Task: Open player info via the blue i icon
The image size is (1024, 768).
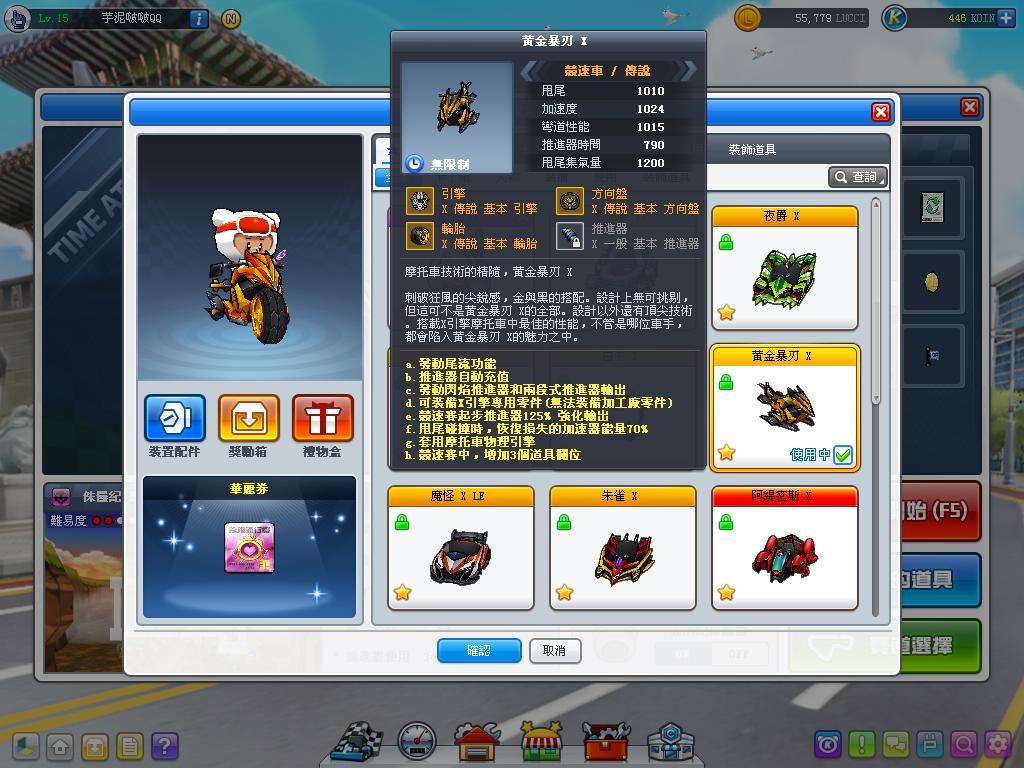Action: pos(198,18)
